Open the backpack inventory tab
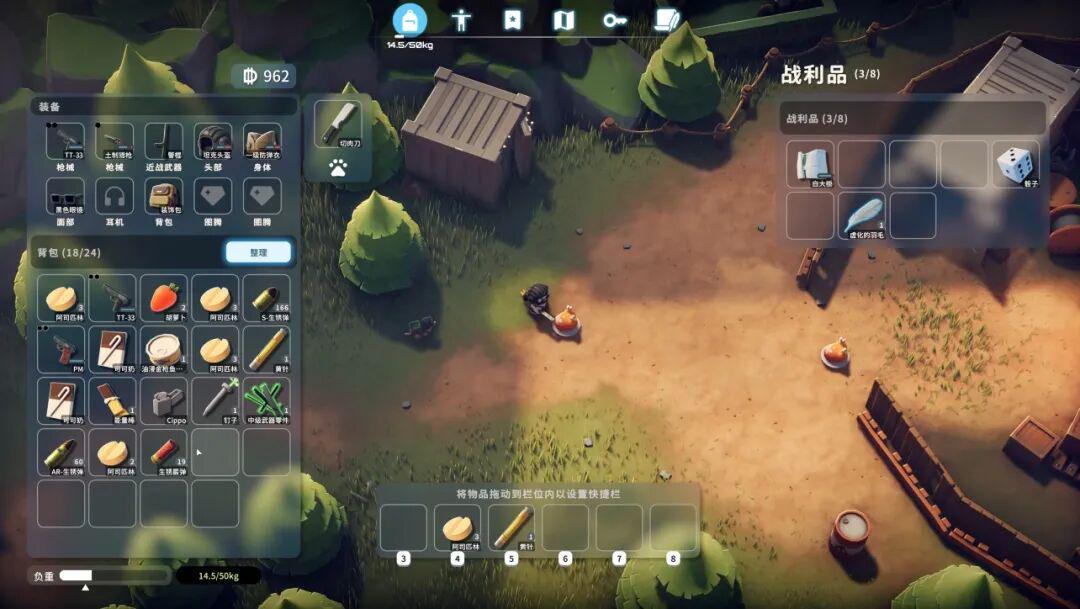Viewport: 1080px width, 609px height. (409, 19)
